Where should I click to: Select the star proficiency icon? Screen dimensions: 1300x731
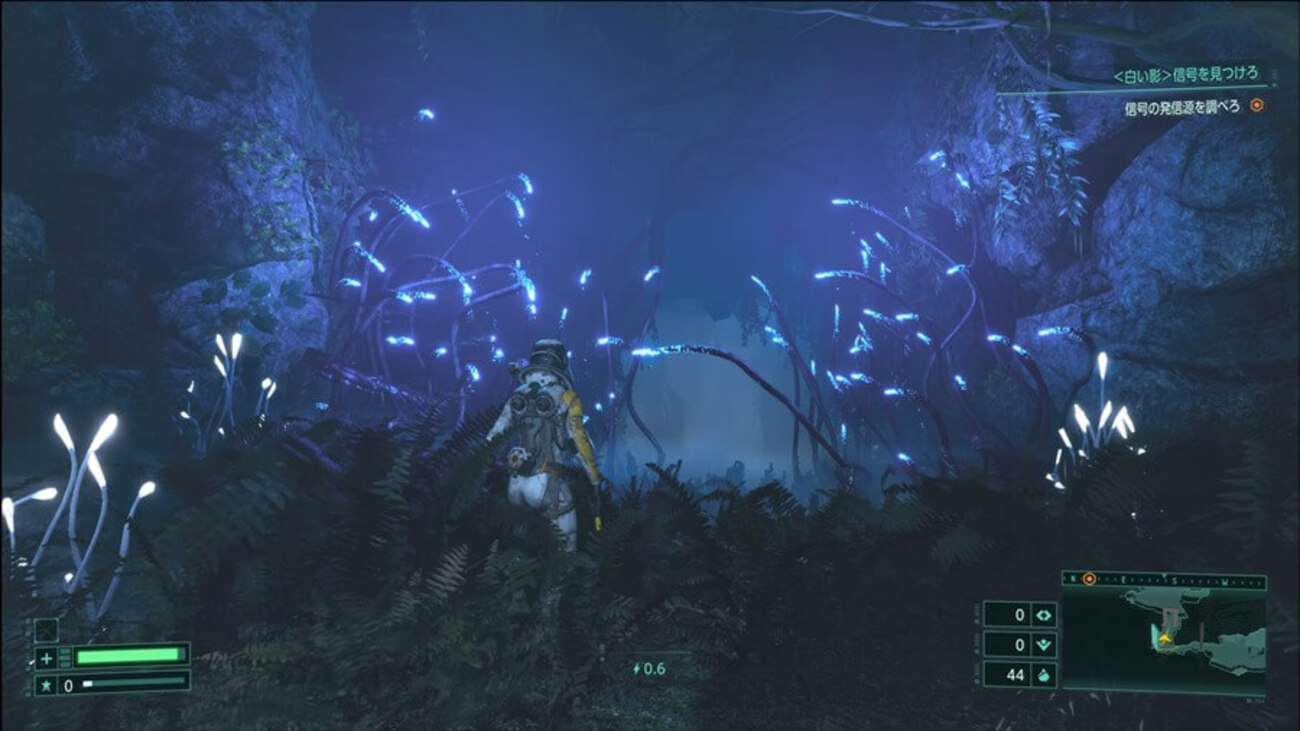[x=46, y=685]
